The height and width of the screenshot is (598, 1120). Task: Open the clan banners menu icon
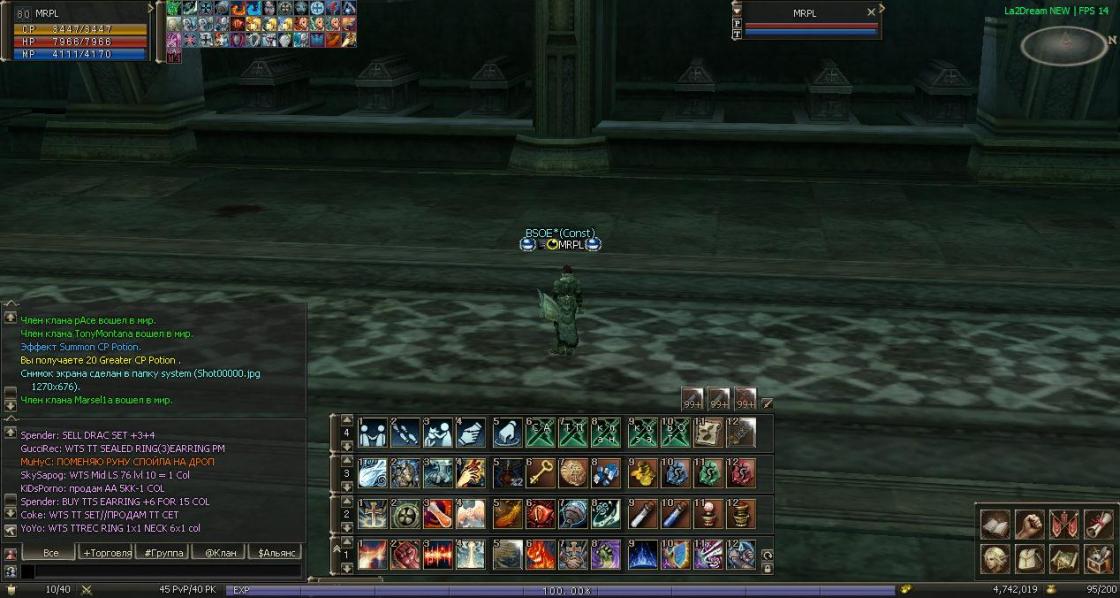coord(1064,523)
